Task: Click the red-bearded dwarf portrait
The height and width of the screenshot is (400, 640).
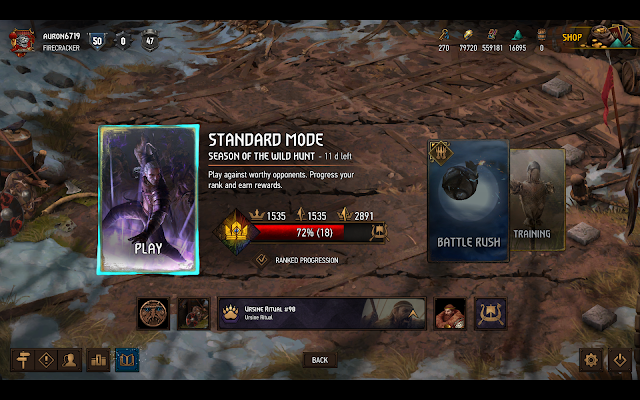Action: coord(449,314)
